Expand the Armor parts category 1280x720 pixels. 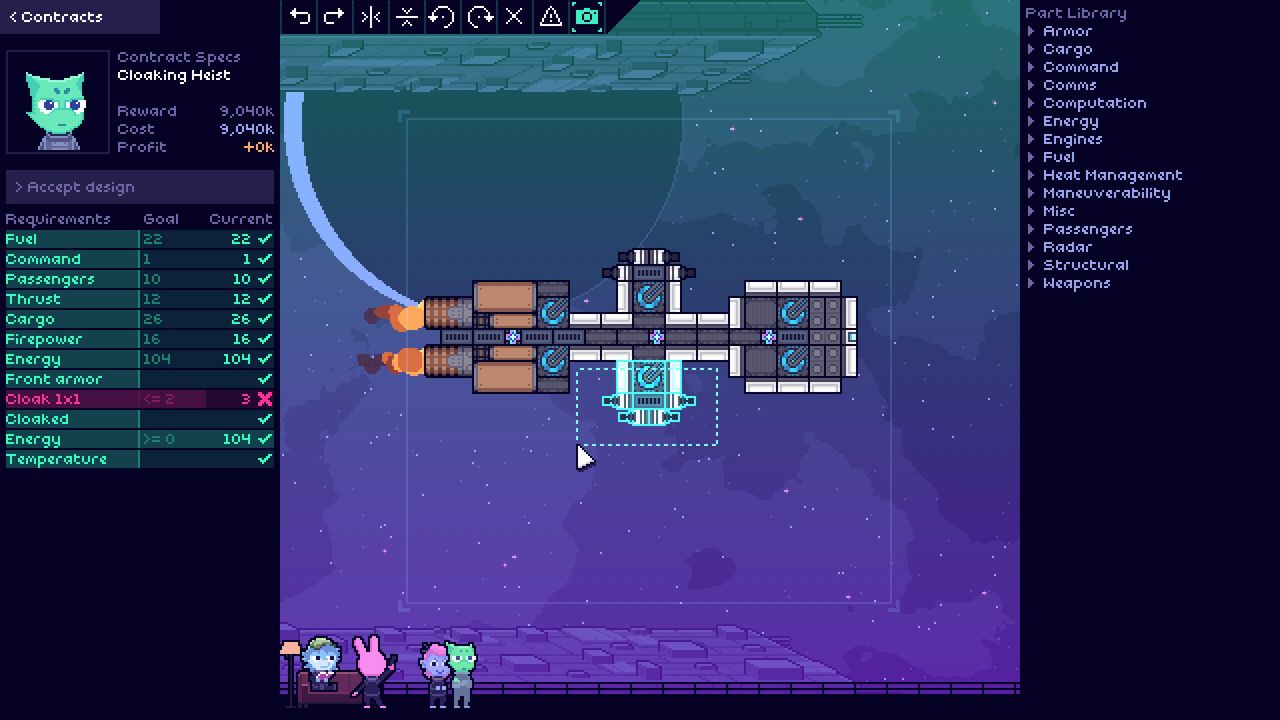pyautogui.click(x=1066, y=31)
